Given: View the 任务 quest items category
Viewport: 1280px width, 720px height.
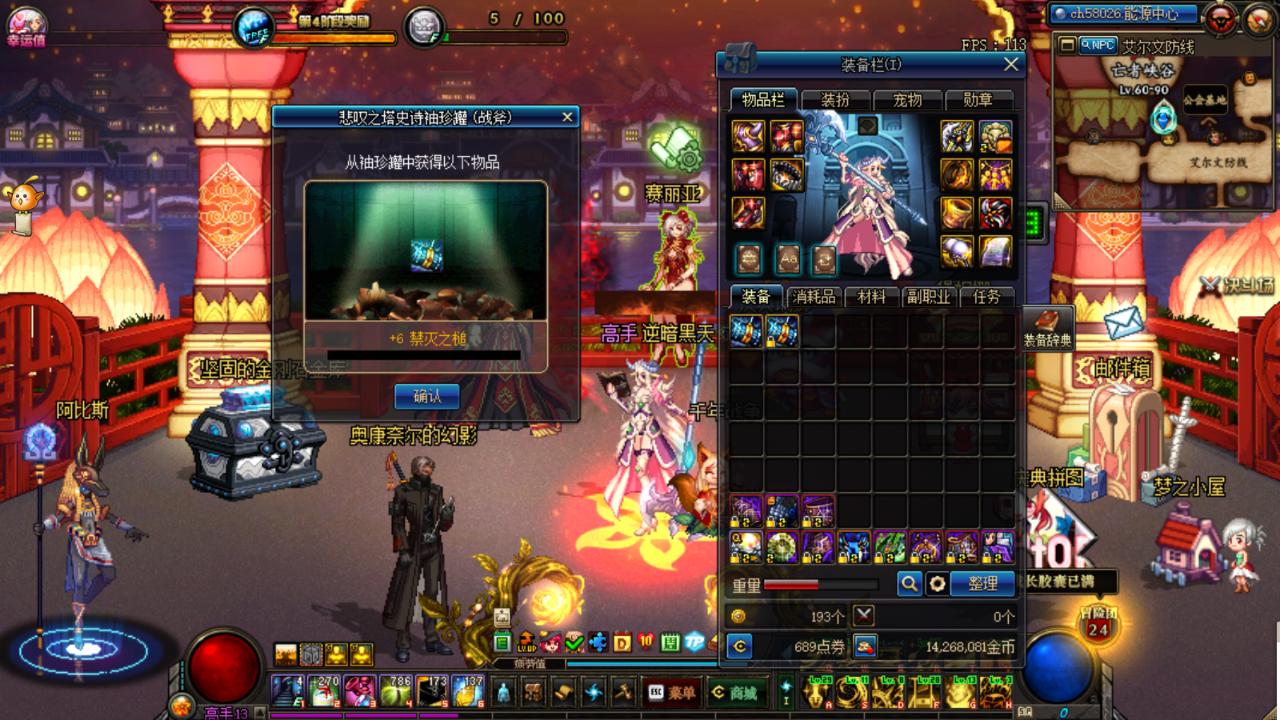Looking at the screenshot, I should tap(986, 296).
